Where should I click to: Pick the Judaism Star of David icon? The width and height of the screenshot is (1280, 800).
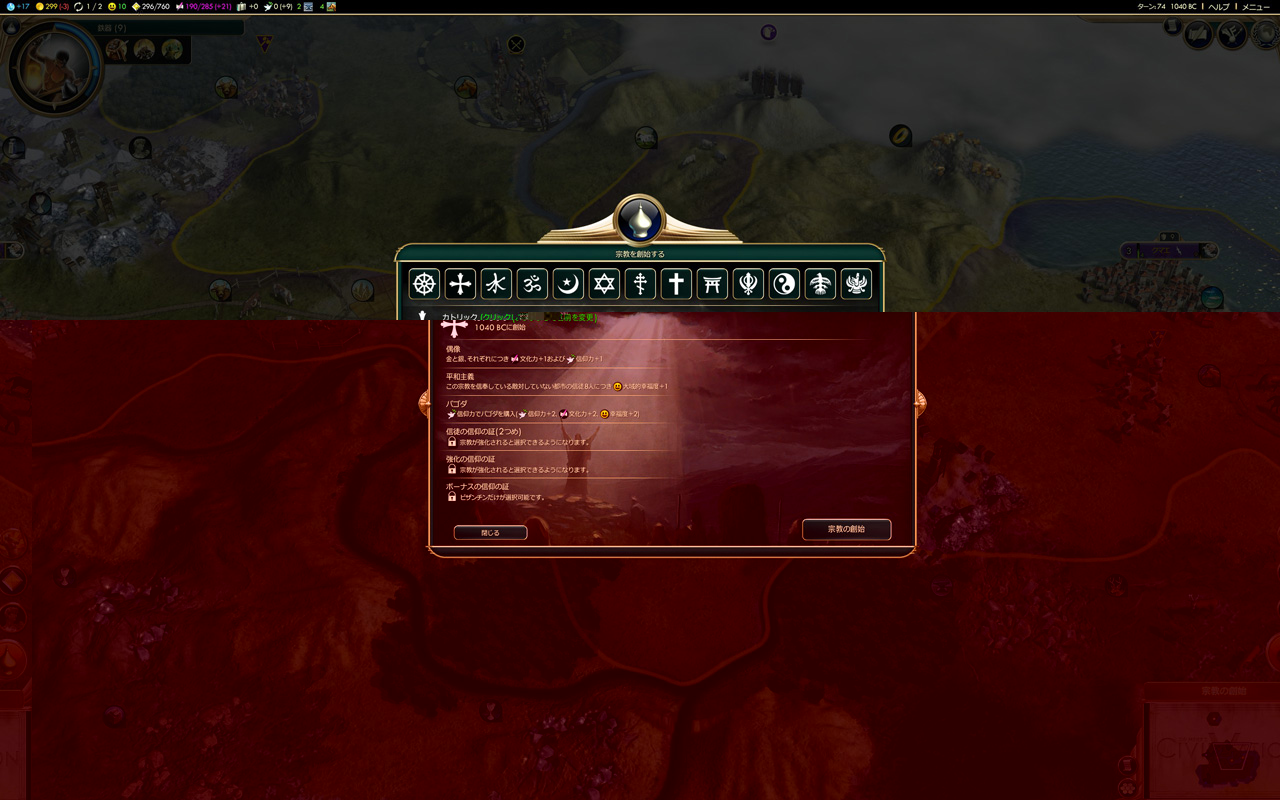click(604, 284)
